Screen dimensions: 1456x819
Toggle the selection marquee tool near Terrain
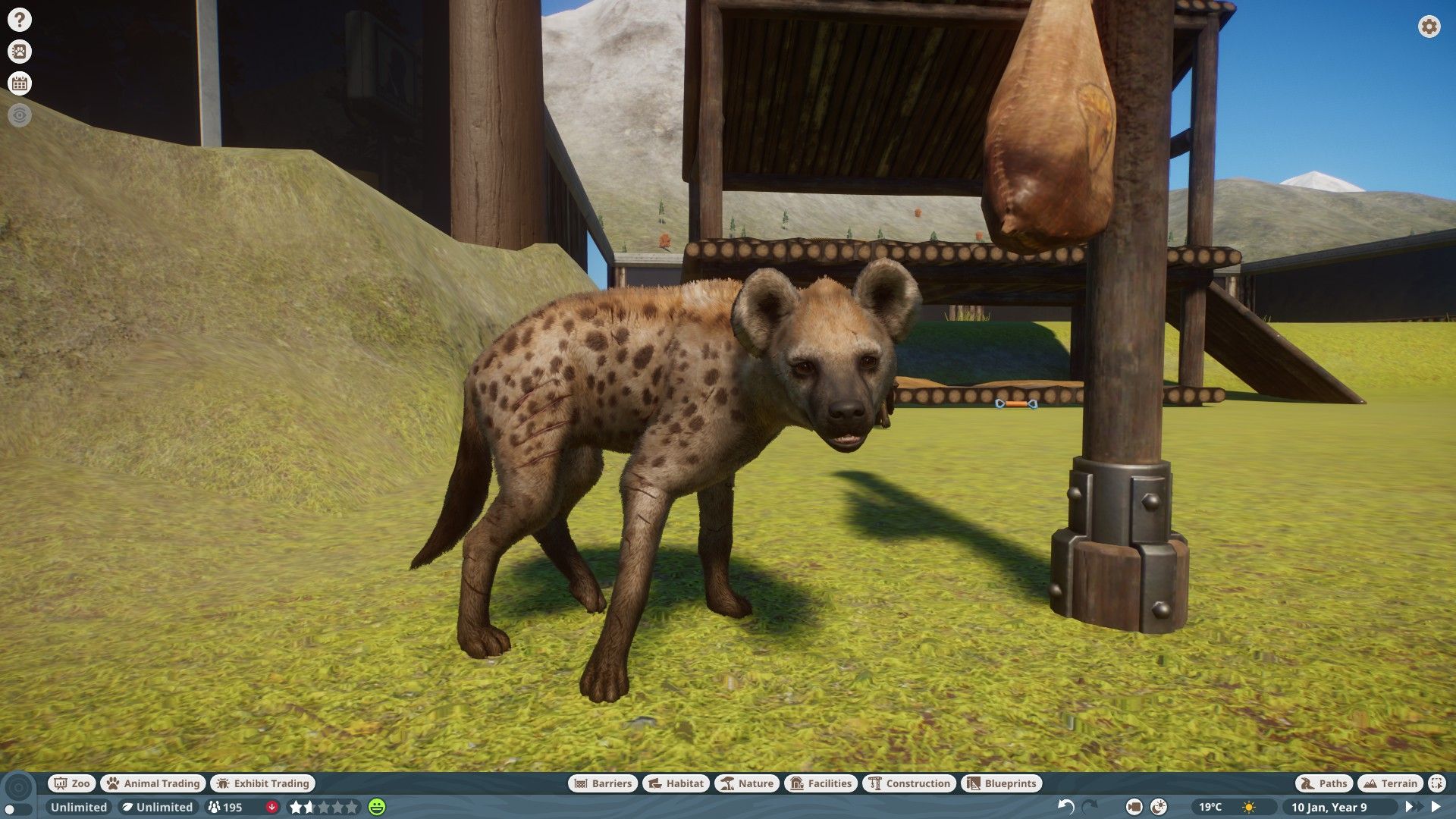point(1436,783)
